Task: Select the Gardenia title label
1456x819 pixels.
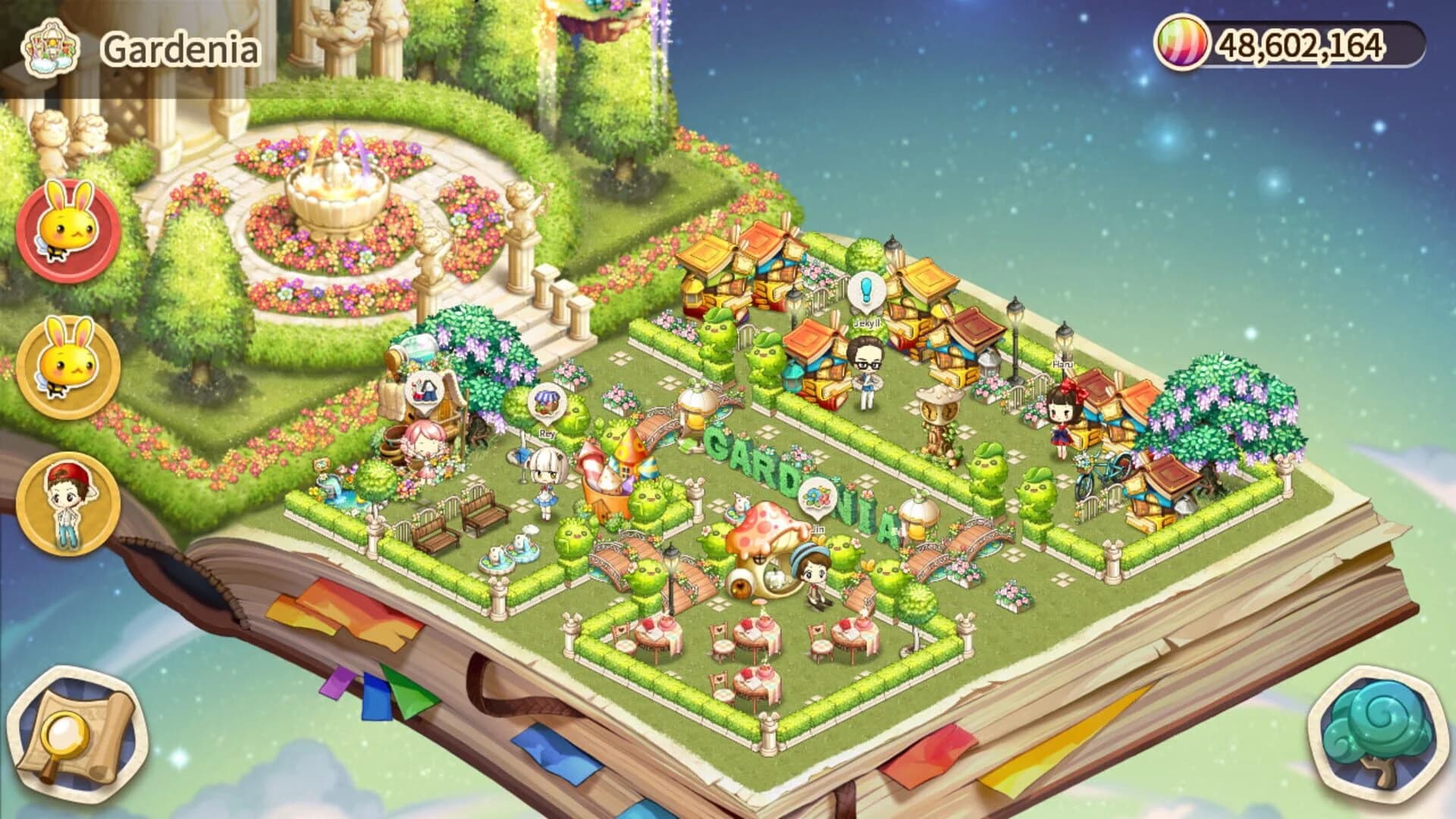Action: click(x=180, y=47)
